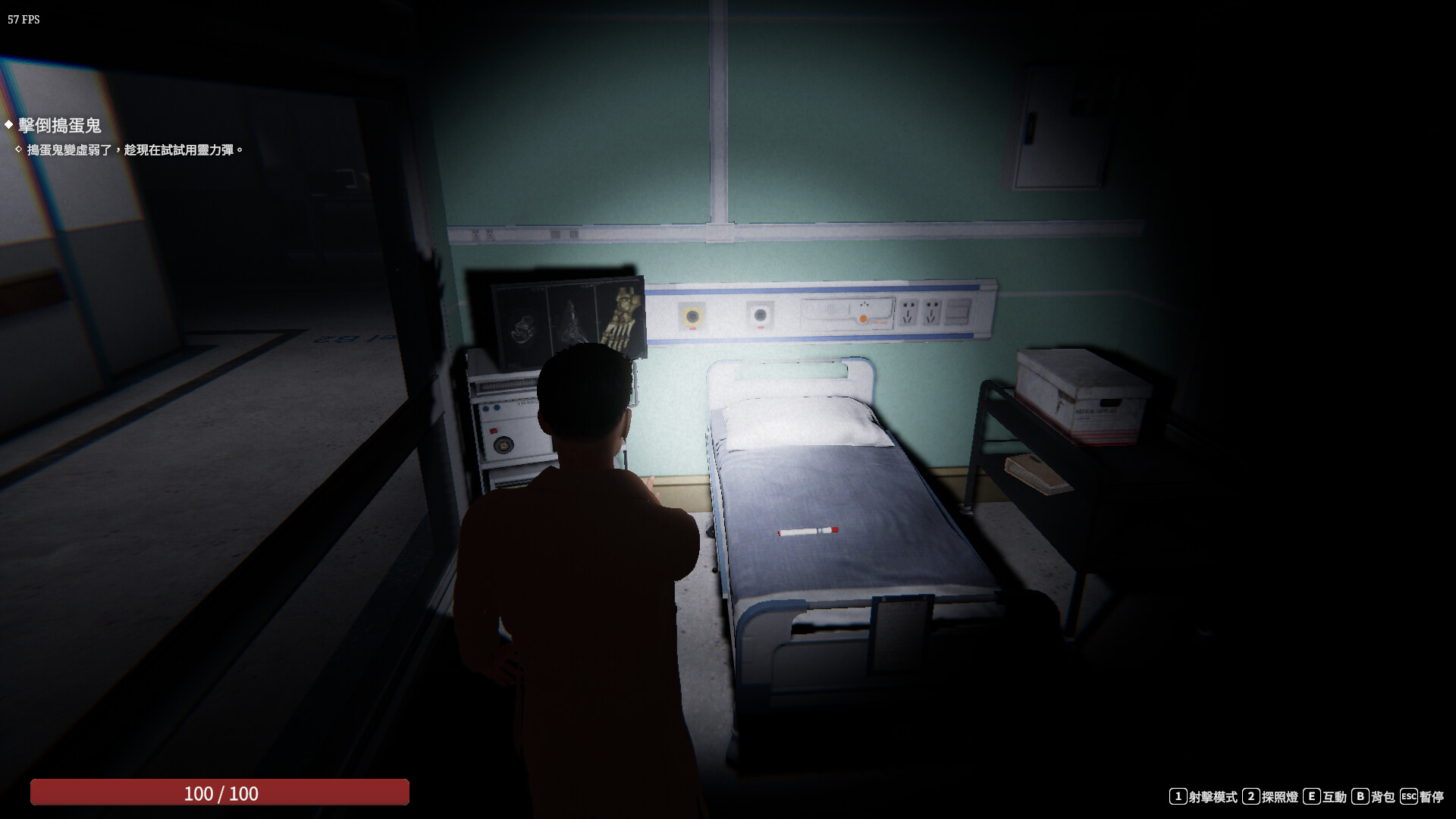1456x819 pixels.
Task: Expand the quest sub-objective bullet entry
Action: (19, 150)
